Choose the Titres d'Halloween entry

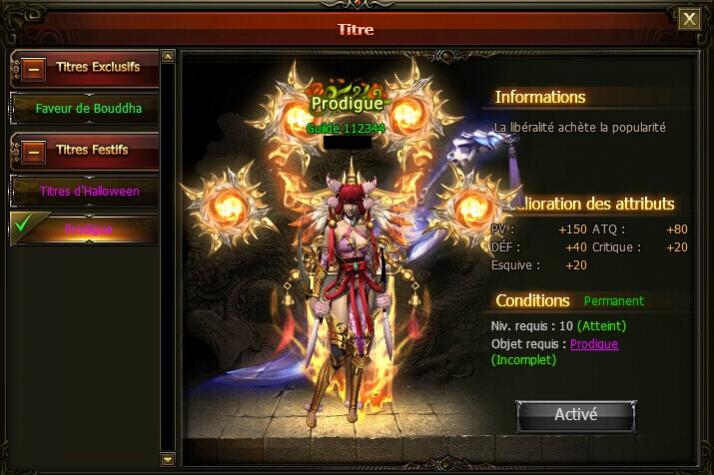coord(89,190)
